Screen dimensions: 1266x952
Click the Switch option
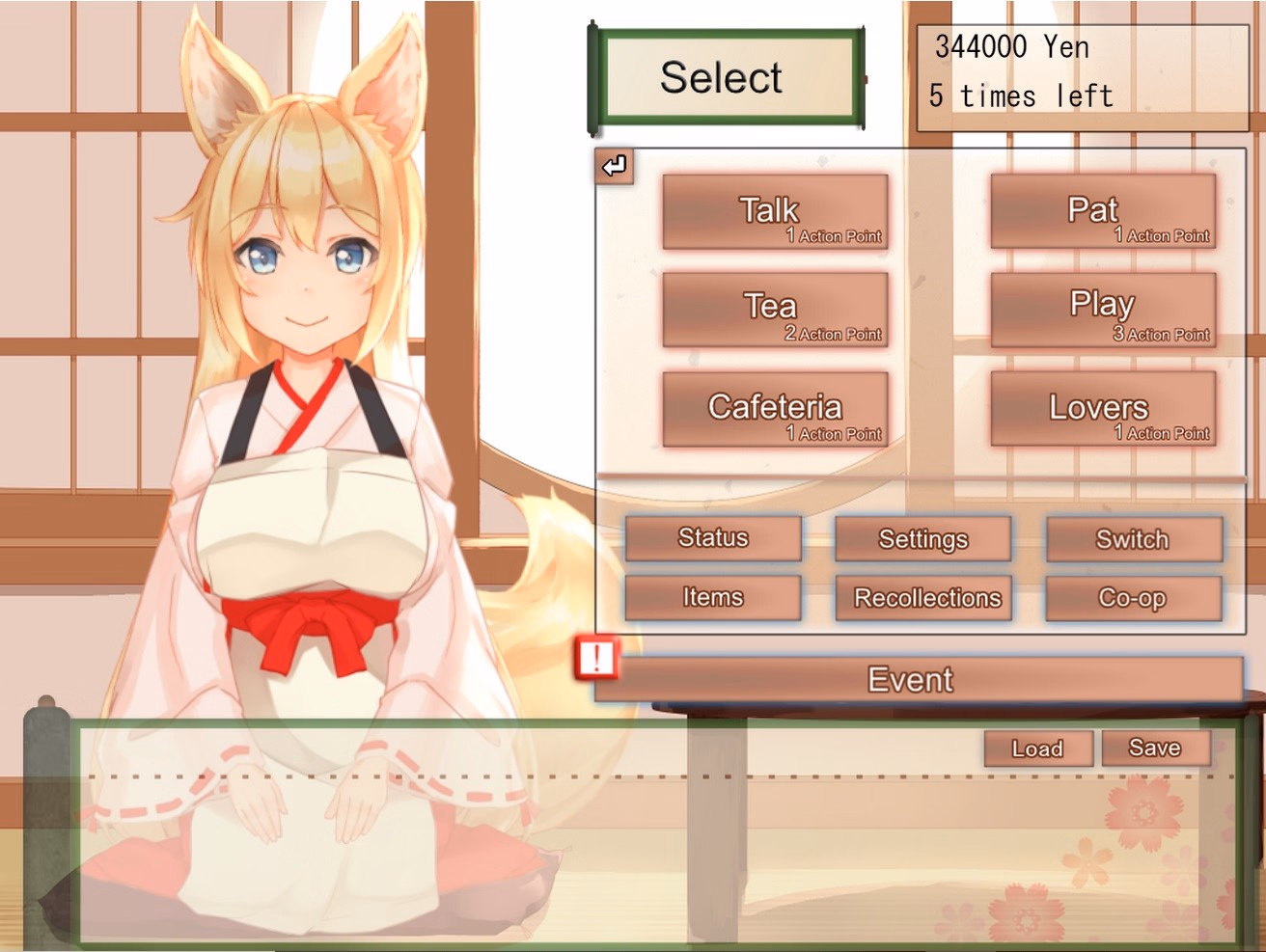[x=1134, y=539]
